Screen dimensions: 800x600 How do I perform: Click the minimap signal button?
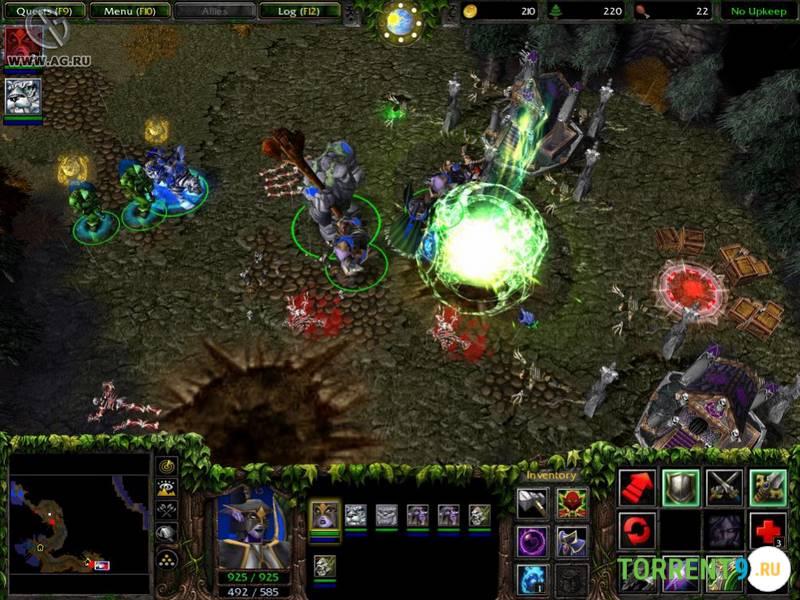167,466
